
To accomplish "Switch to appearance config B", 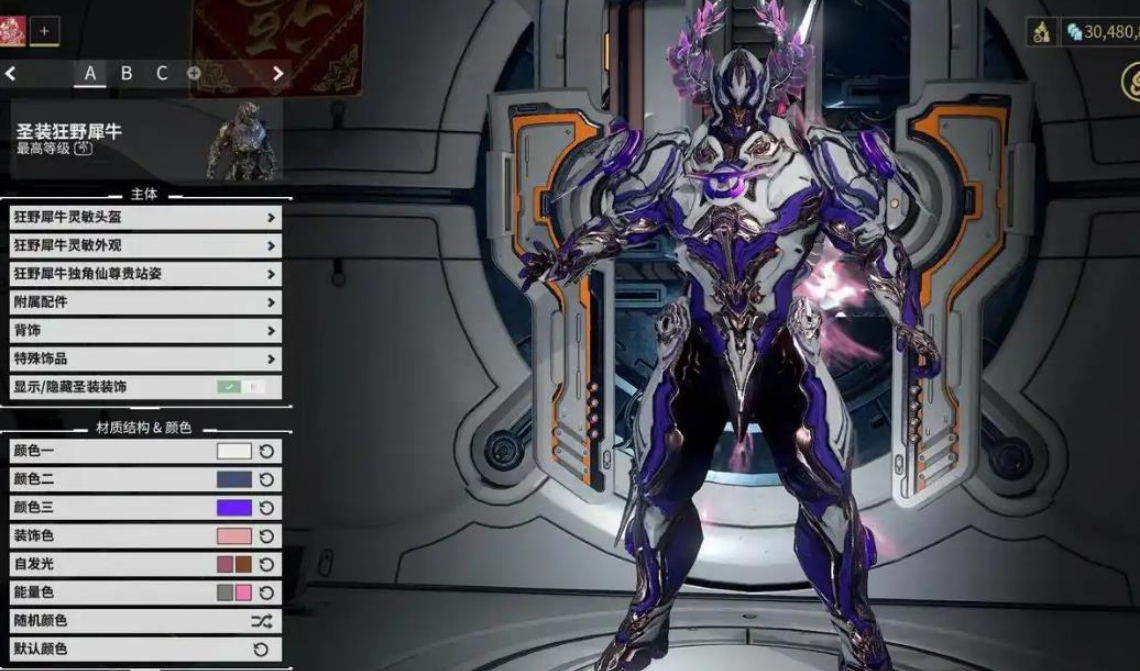I will coord(126,73).
